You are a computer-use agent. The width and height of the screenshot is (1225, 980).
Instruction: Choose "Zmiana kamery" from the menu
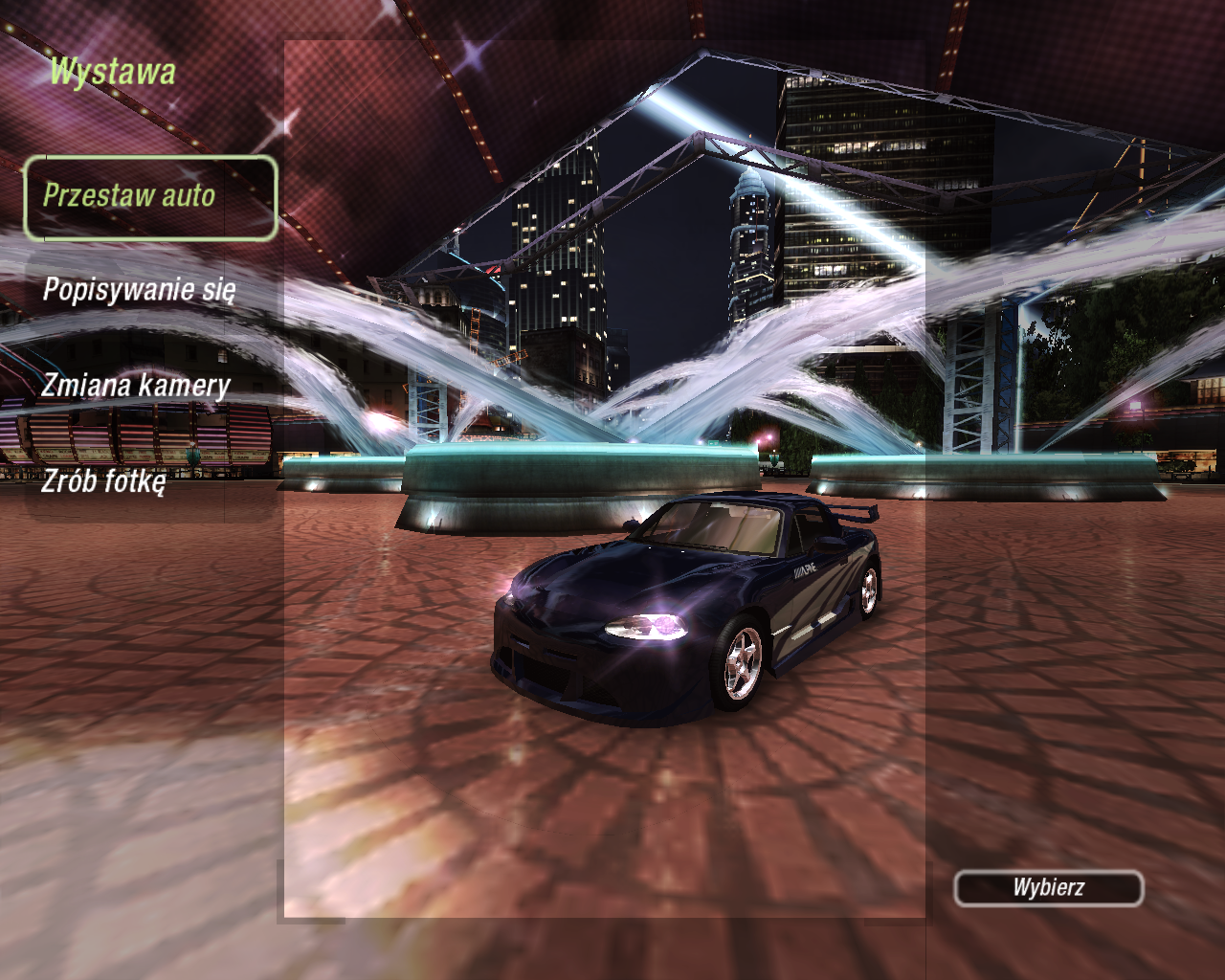tap(134, 386)
